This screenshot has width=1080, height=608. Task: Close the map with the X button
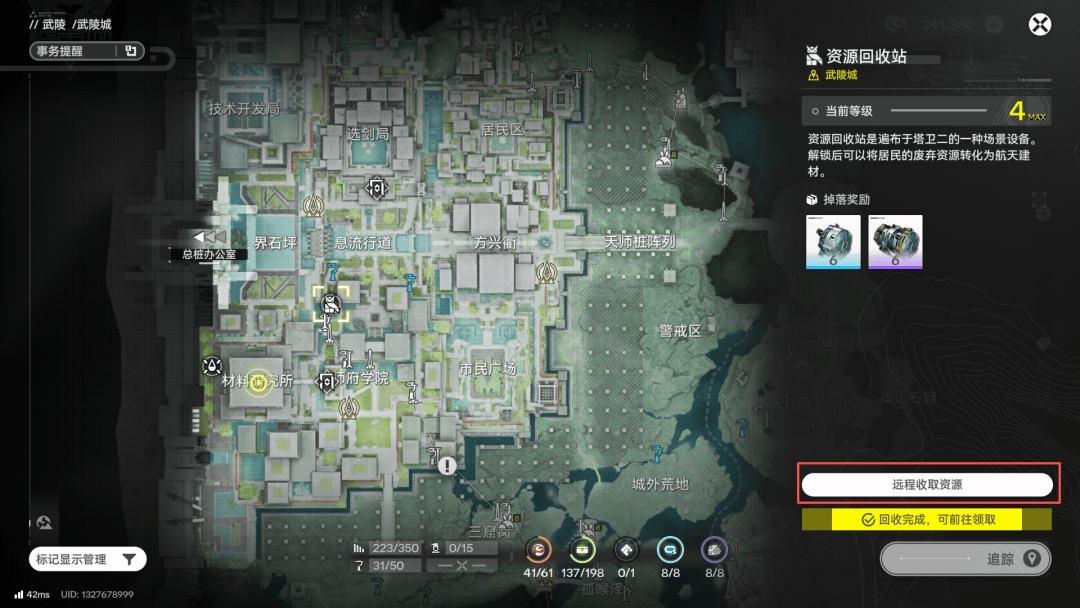tap(1041, 25)
